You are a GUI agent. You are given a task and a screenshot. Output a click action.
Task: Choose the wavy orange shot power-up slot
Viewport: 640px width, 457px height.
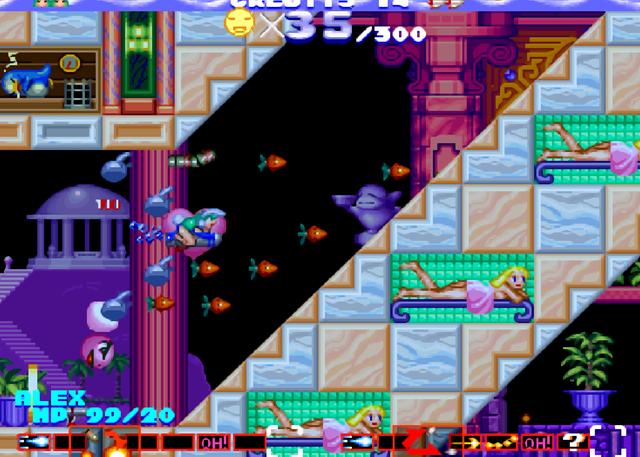[x=500, y=441]
